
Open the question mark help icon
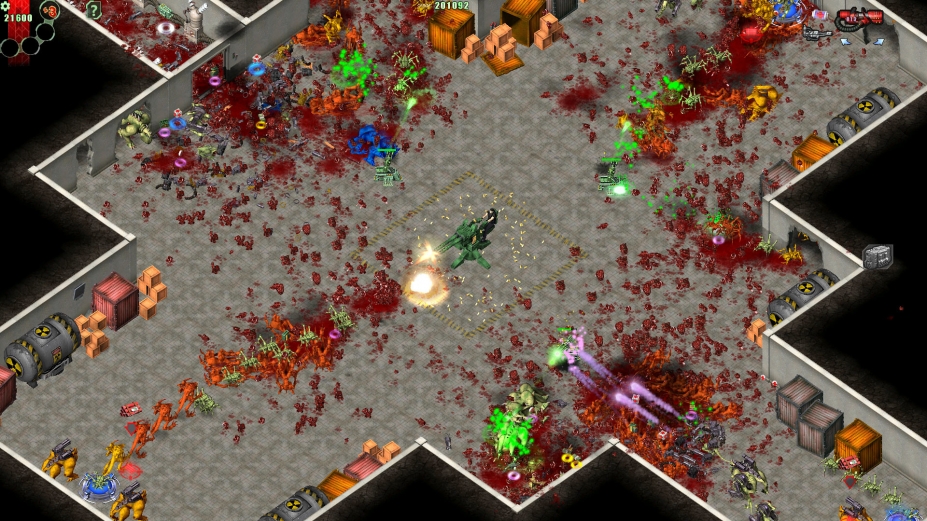pos(94,10)
